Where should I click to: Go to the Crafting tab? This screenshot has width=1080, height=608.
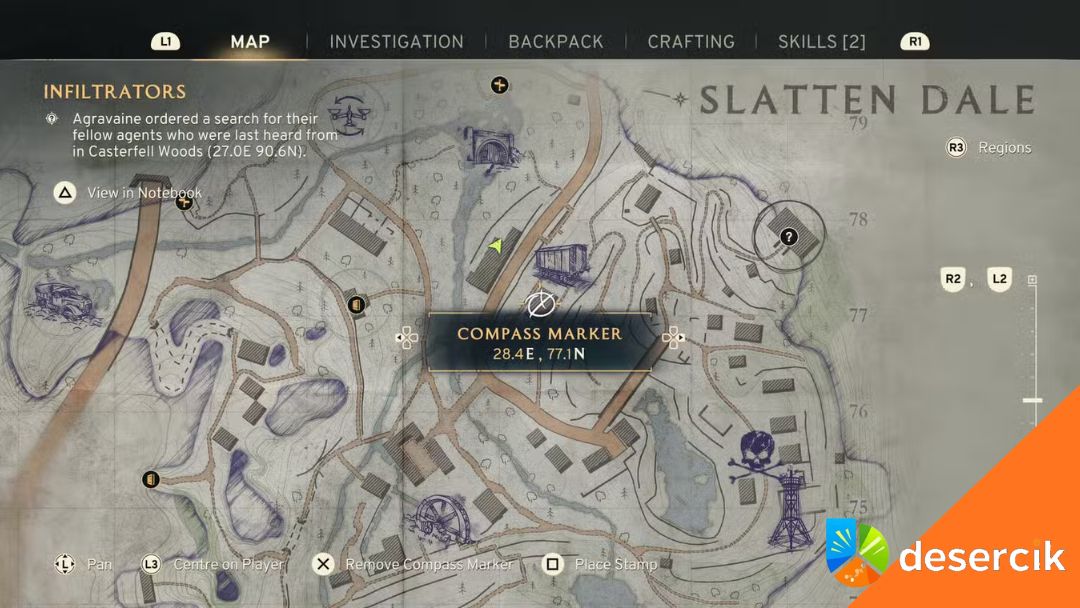691,42
